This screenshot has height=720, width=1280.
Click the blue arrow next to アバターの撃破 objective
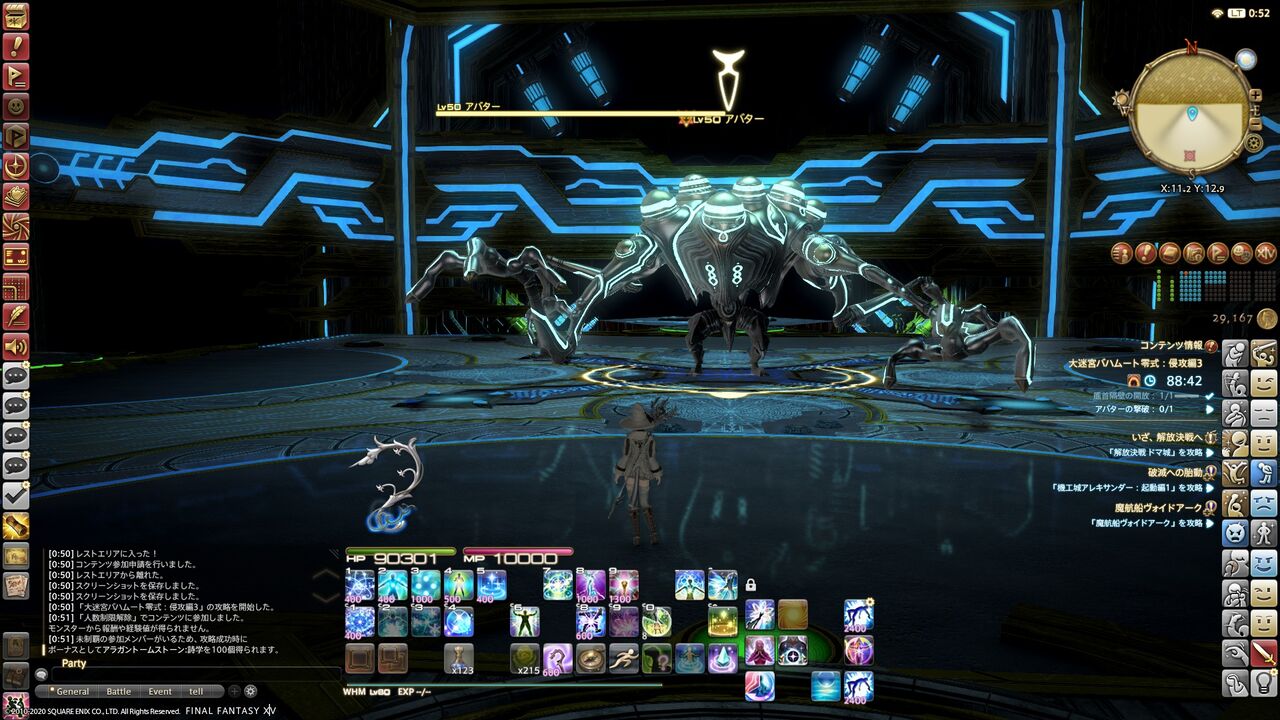1209,409
